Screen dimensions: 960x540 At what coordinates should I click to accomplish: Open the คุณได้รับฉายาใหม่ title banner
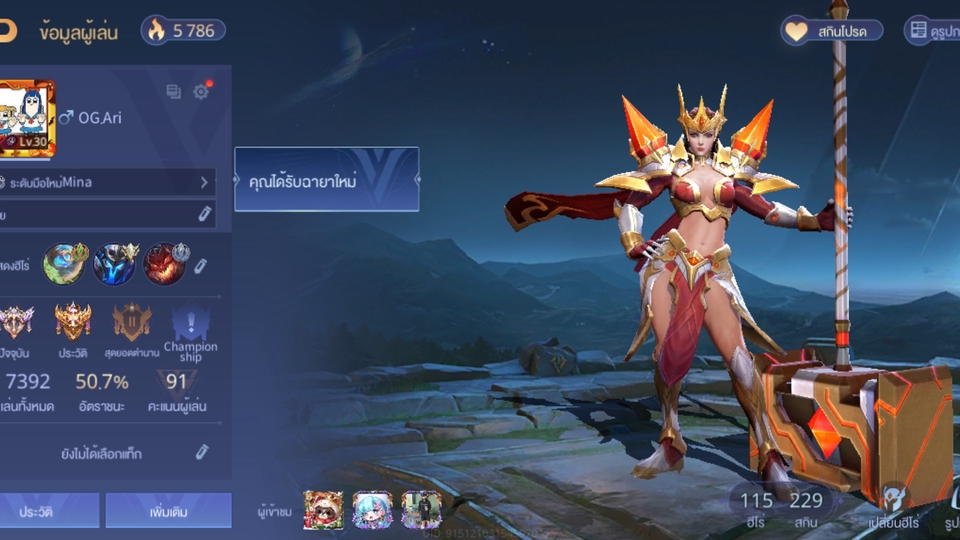point(326,180)
